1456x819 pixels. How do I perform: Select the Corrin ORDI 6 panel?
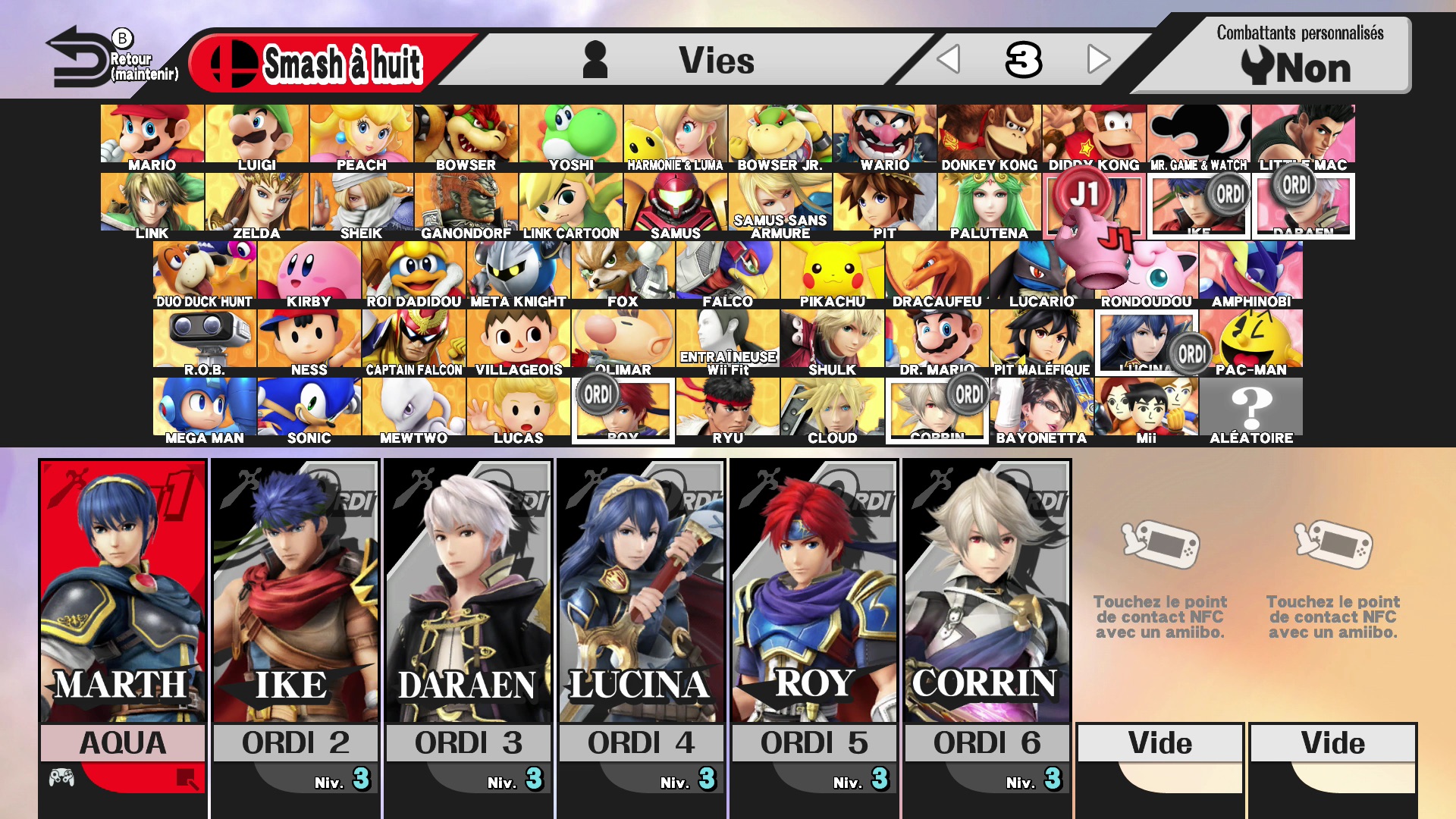coord(987,591)
